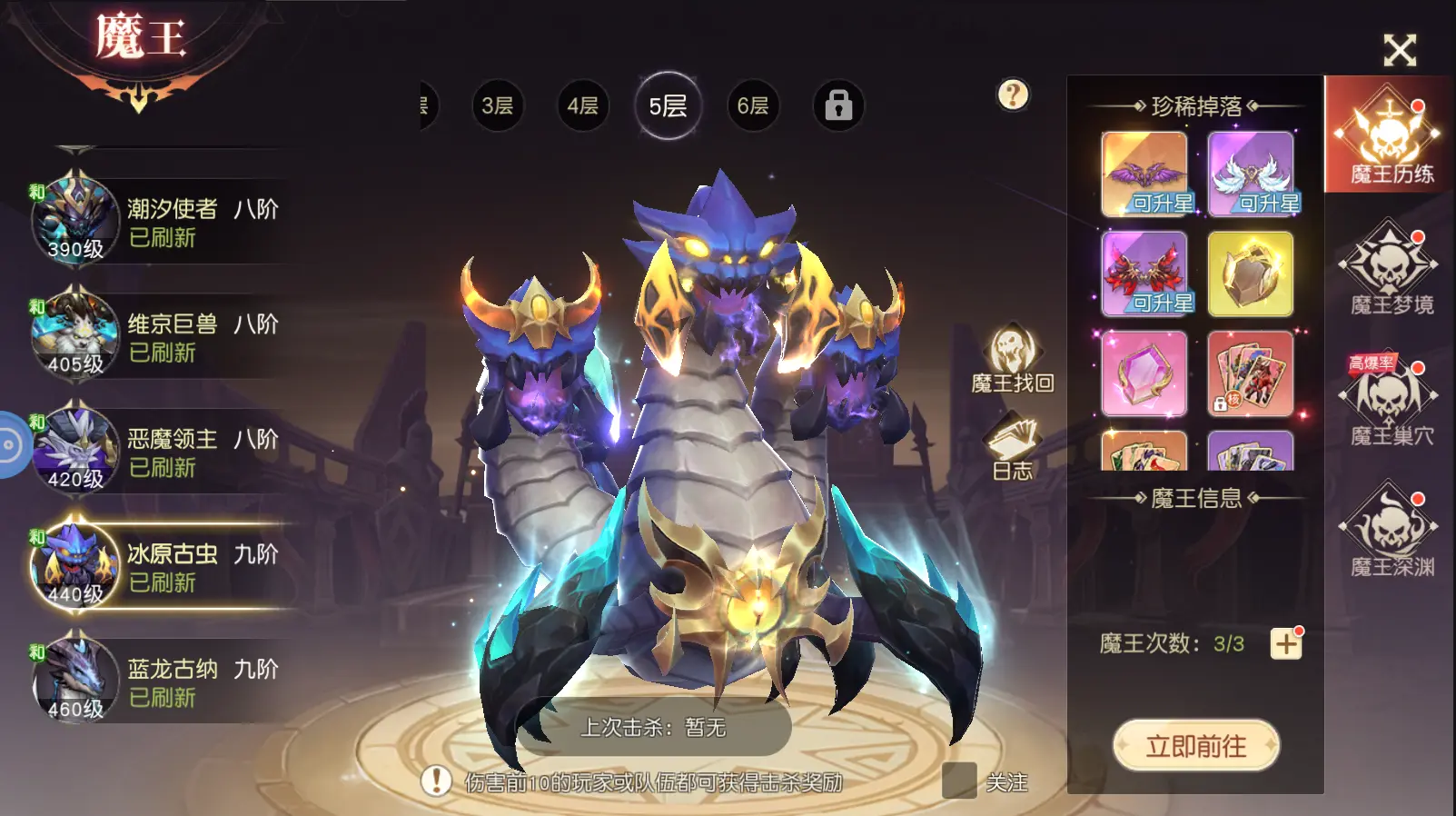Open the 魔王巢穴 mode
The height and width of the screenshot is (816, 1456).
point(1390,402)
